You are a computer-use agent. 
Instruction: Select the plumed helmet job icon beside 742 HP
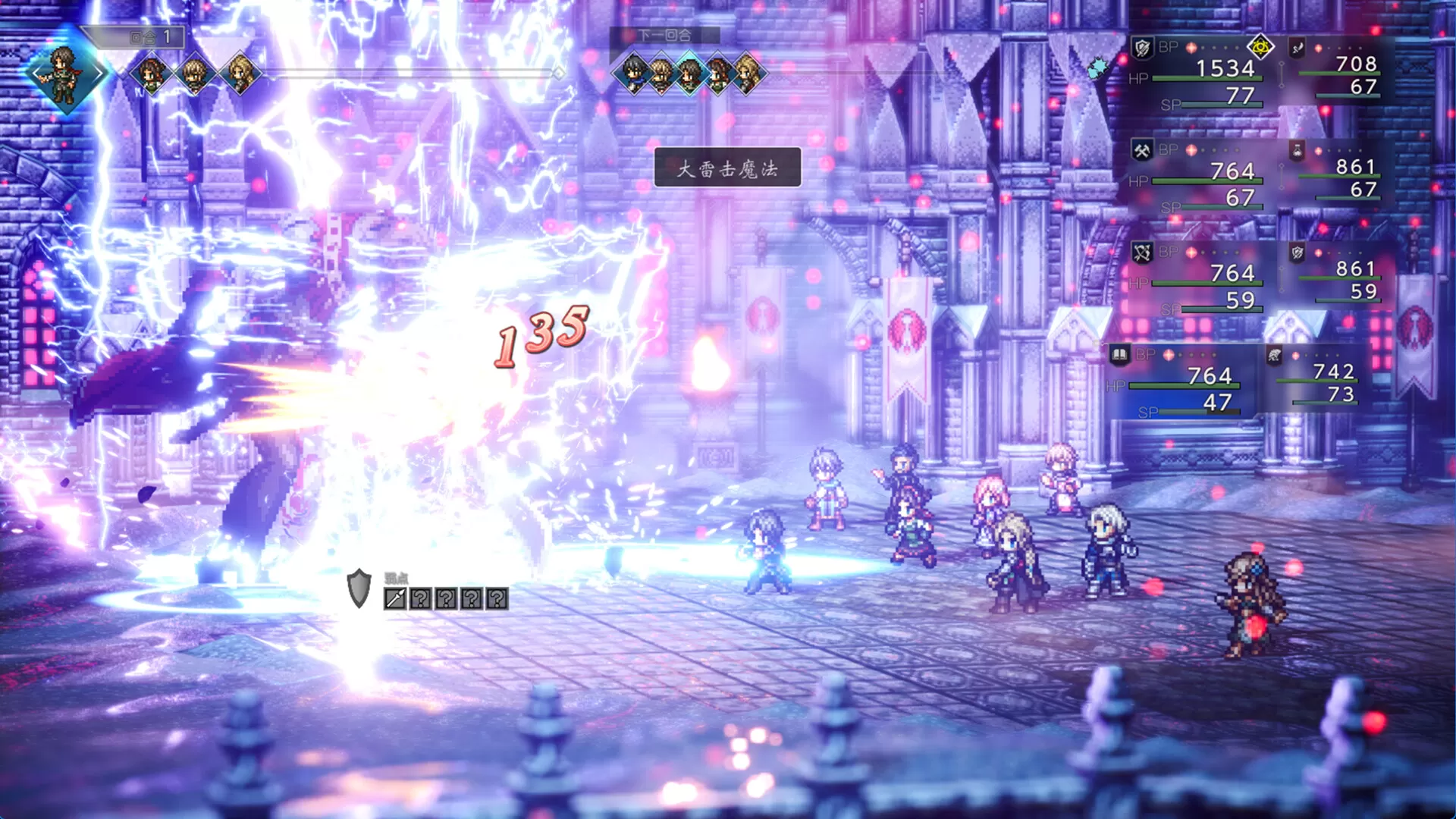coord(1275,355)
